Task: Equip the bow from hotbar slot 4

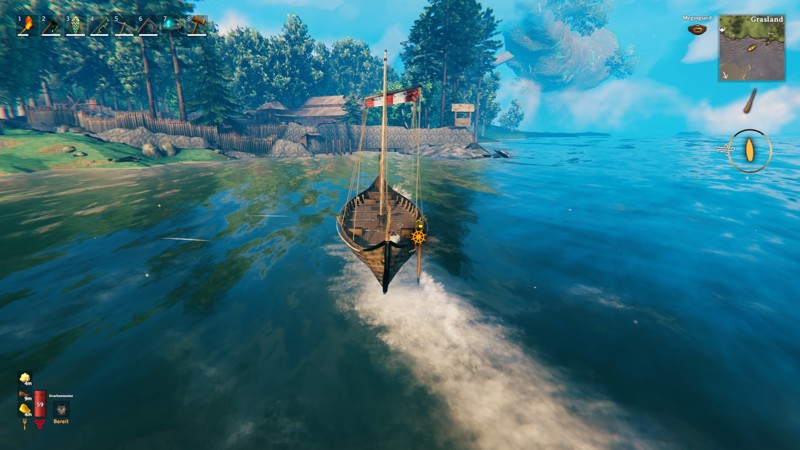Action: 99,24
